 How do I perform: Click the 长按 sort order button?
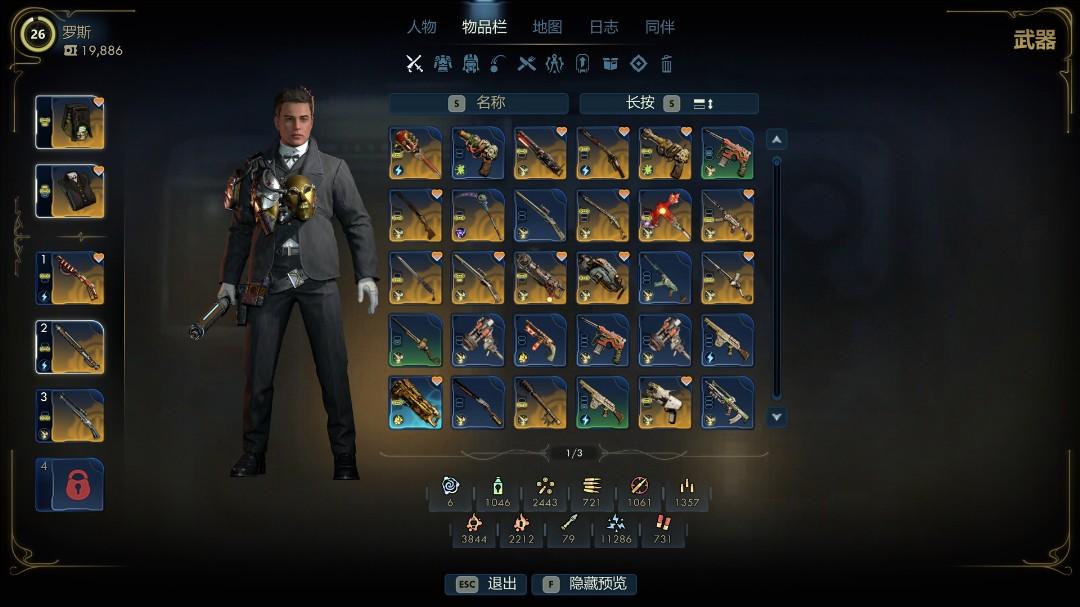(x=669, y=103)
